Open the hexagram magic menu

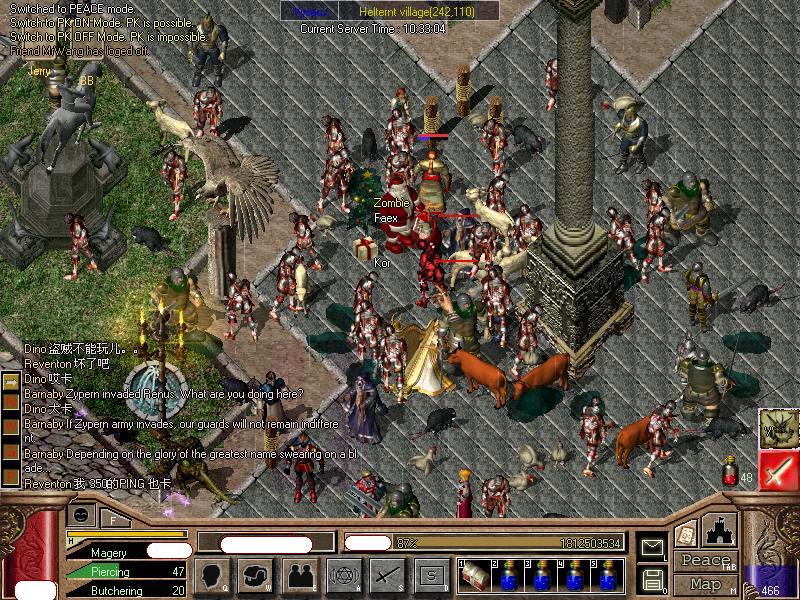click(343, 575)
